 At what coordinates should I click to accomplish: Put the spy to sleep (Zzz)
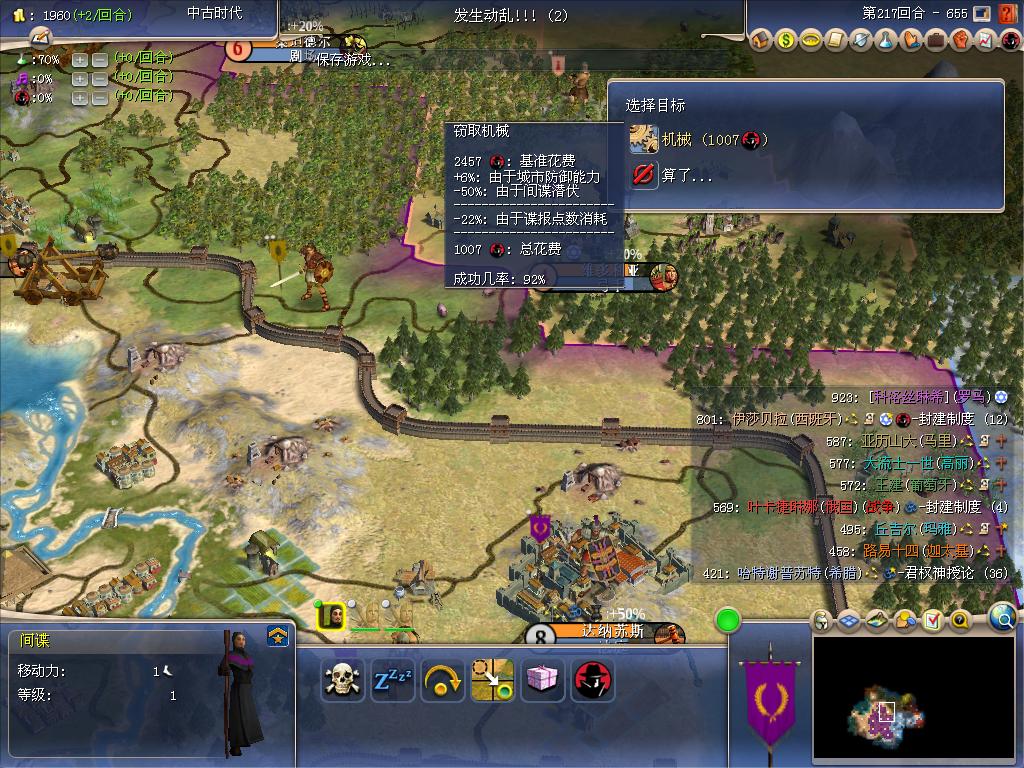[393, 680]
